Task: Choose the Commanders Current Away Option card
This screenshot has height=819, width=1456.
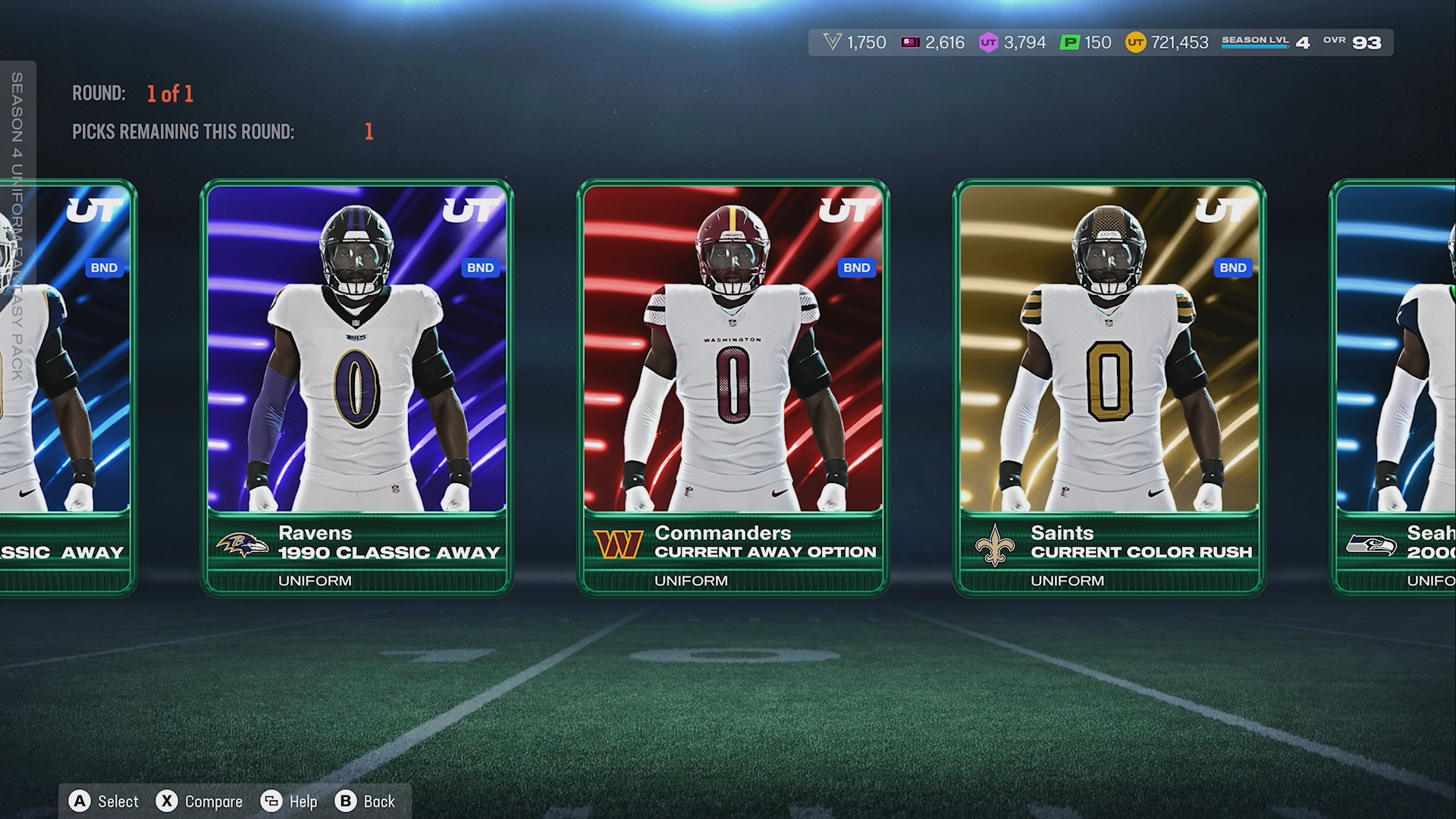Action: (x=733, y=387)
